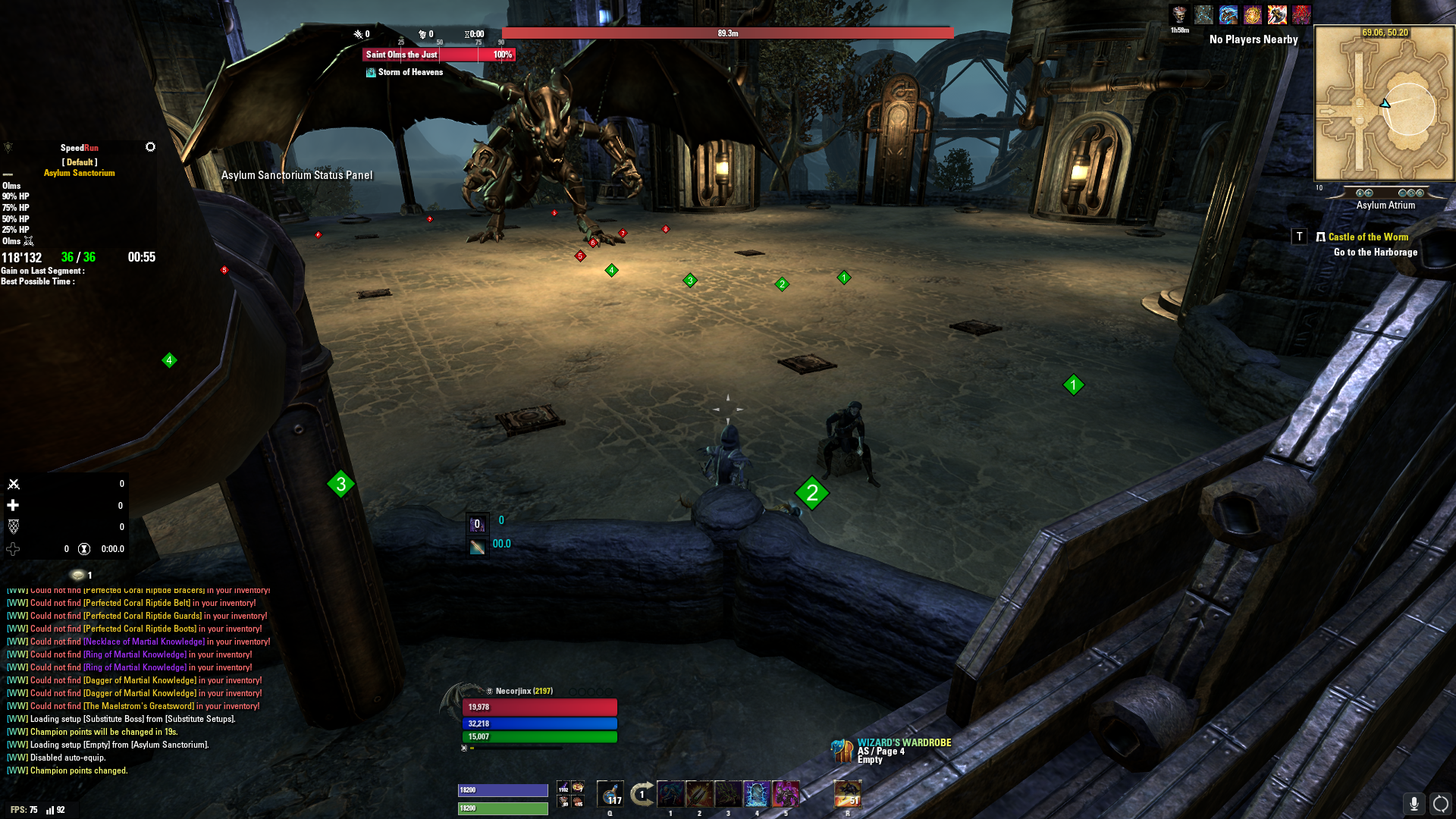Activate the blue lightning tombstone ability
Viewport: 1456px width, 819px height.
[x=757, y=794]
